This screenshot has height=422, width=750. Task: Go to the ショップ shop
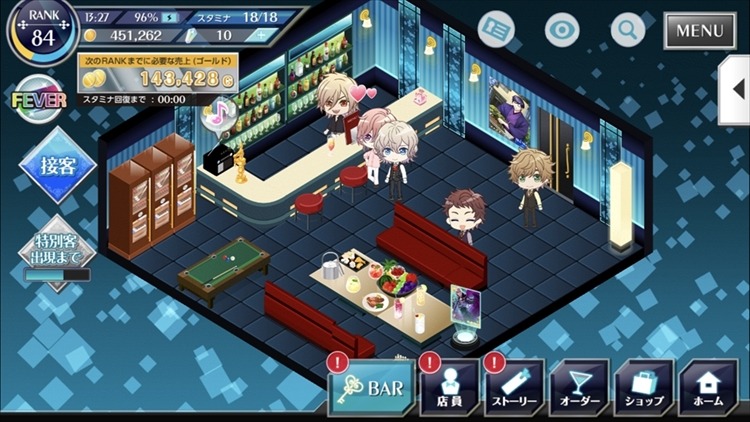pyautogui.click(x=643, y=389)
